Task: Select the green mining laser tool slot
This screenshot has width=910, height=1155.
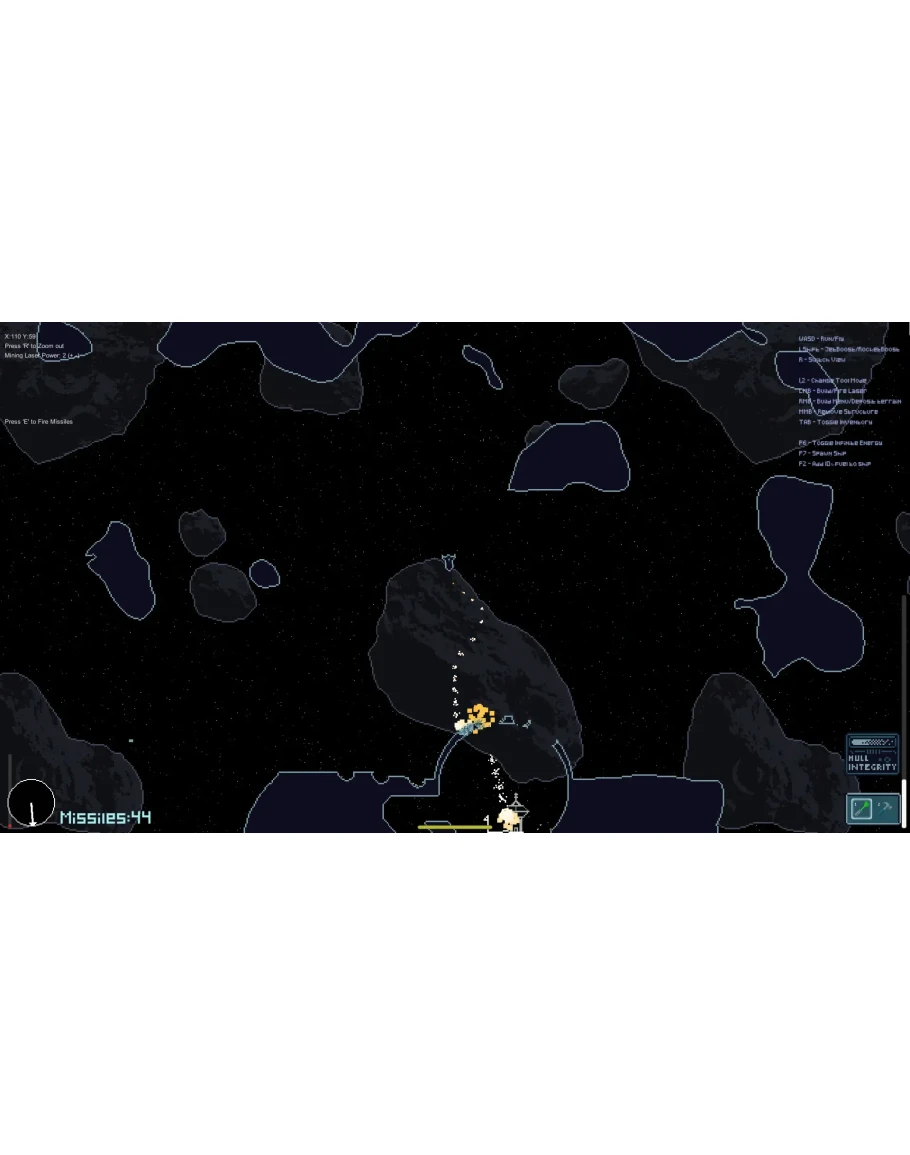Action: [x=861, y=807]
